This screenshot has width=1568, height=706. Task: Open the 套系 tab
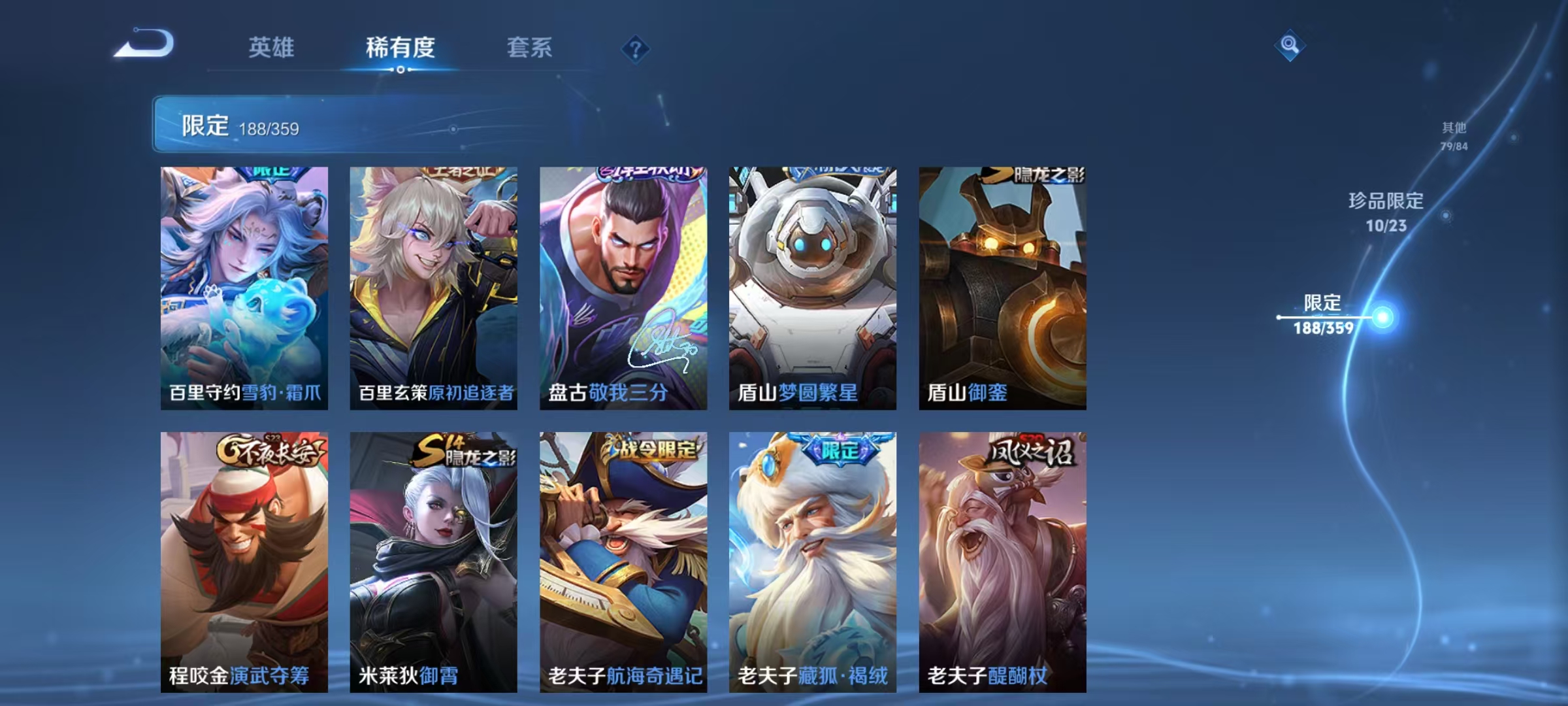[530, 47]
